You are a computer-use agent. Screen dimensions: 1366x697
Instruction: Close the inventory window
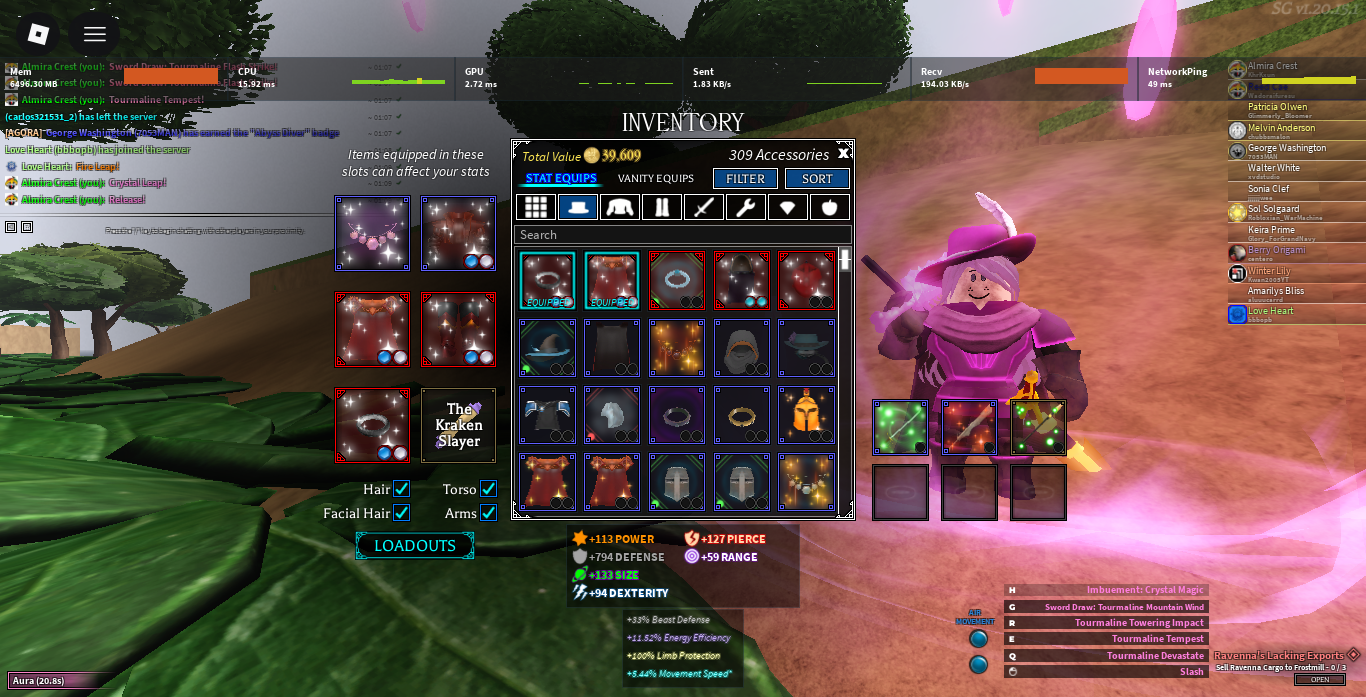coord(843,154)
